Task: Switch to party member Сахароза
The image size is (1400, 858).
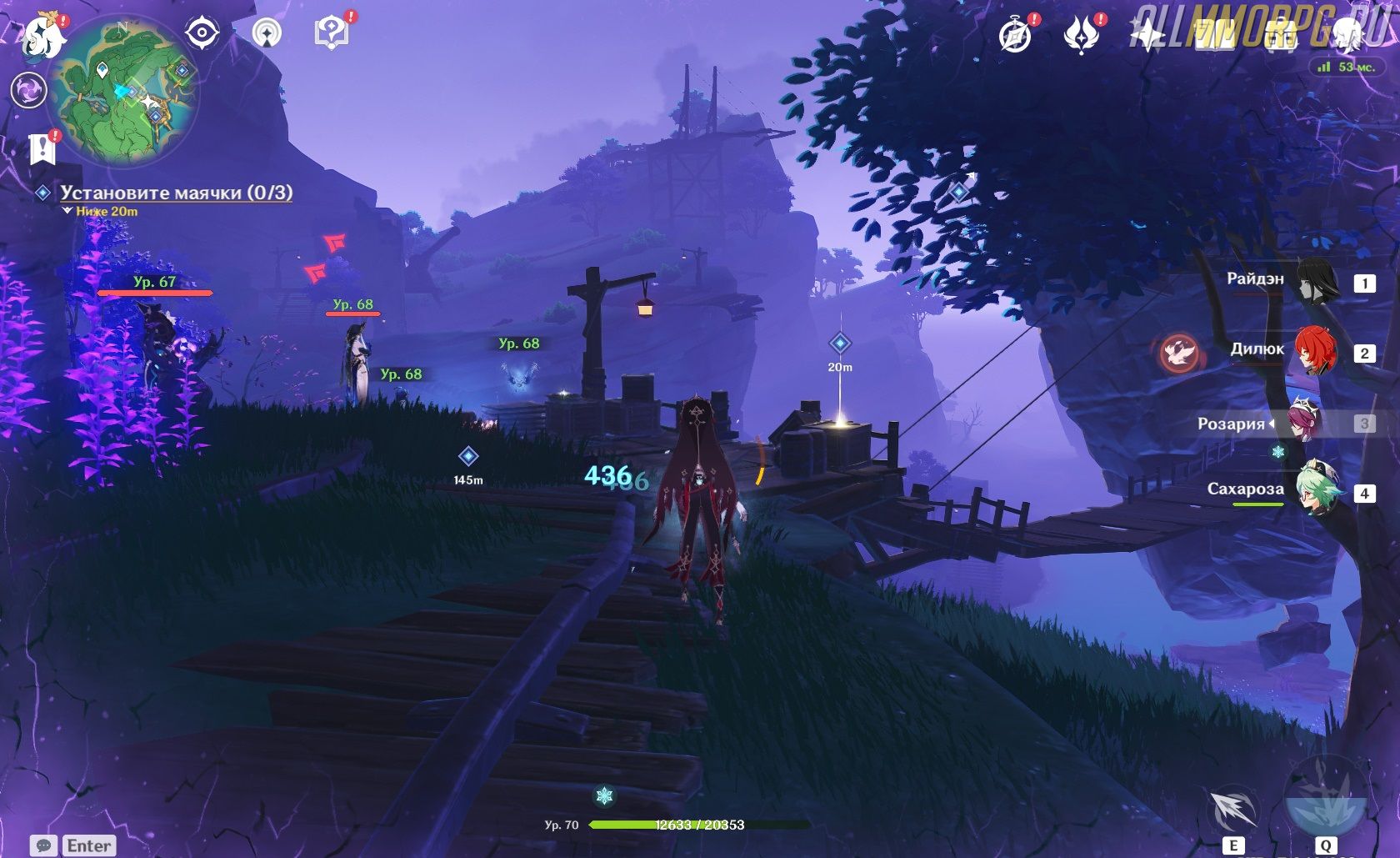Action: point(1317,492)
